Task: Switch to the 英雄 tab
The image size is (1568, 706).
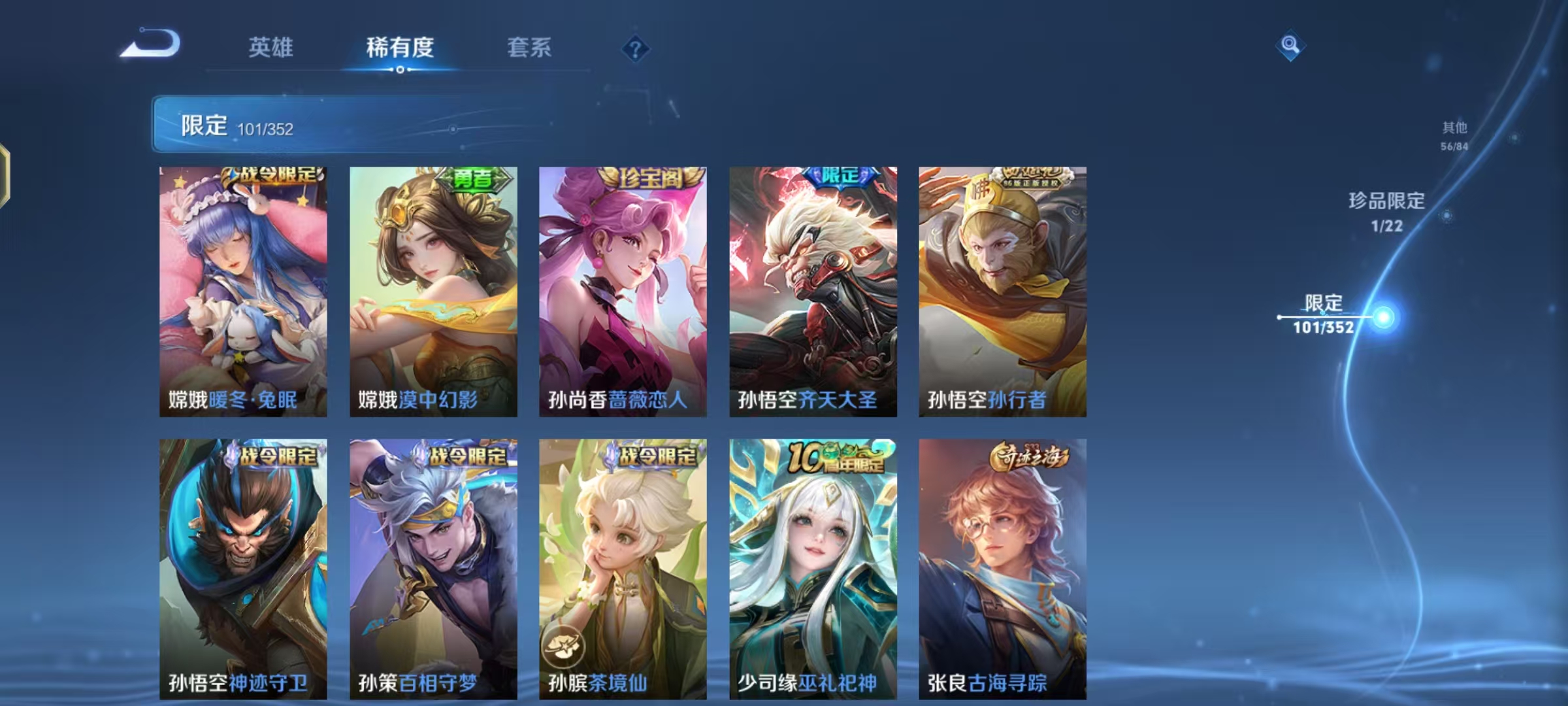Action: pos(272,48)
